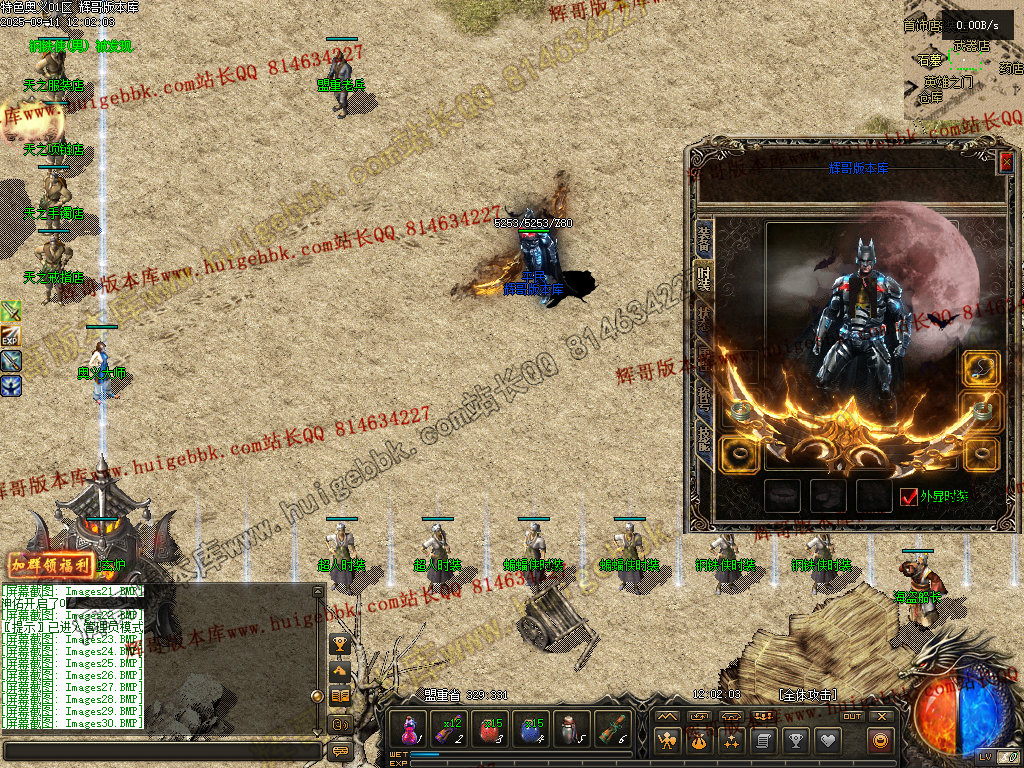Click the trophy icon in bottom toolbar

(x=795, y=741)
